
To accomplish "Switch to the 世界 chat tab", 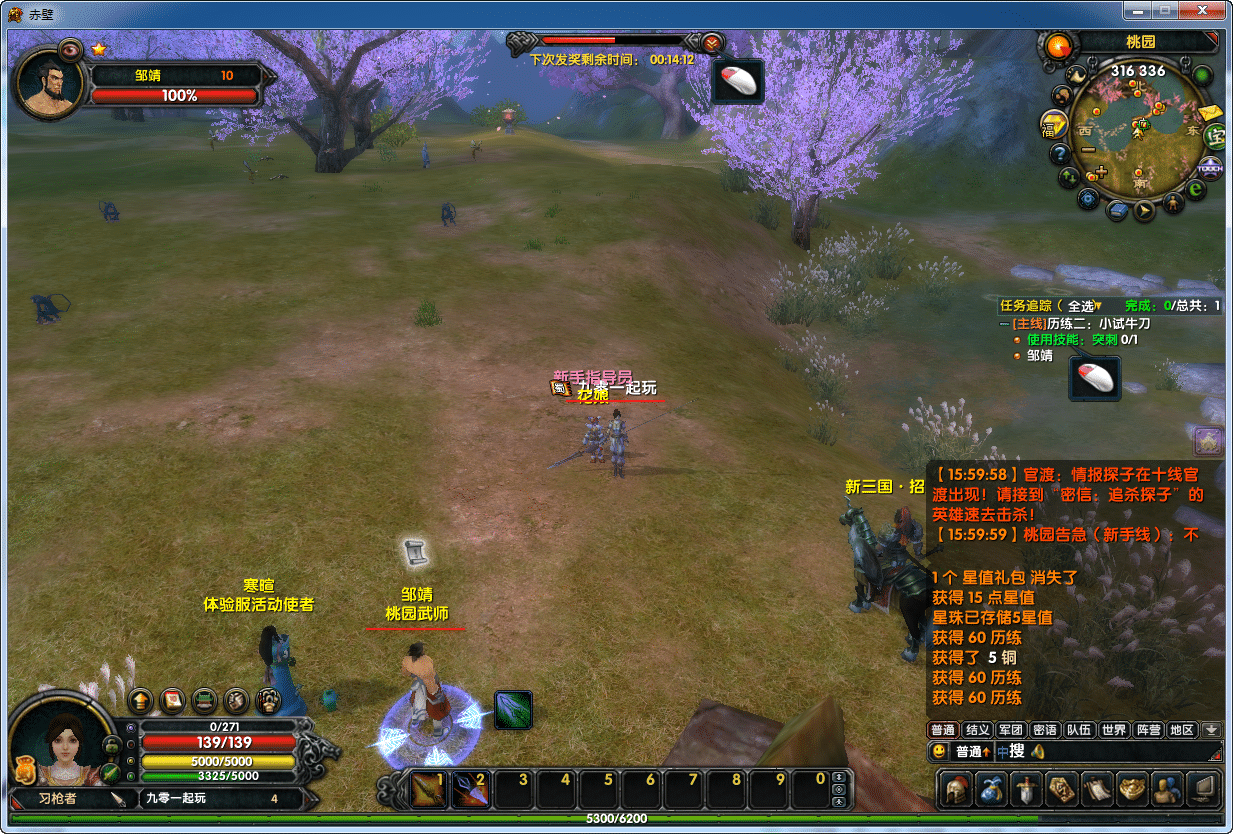I will (x=1113, y=730).
